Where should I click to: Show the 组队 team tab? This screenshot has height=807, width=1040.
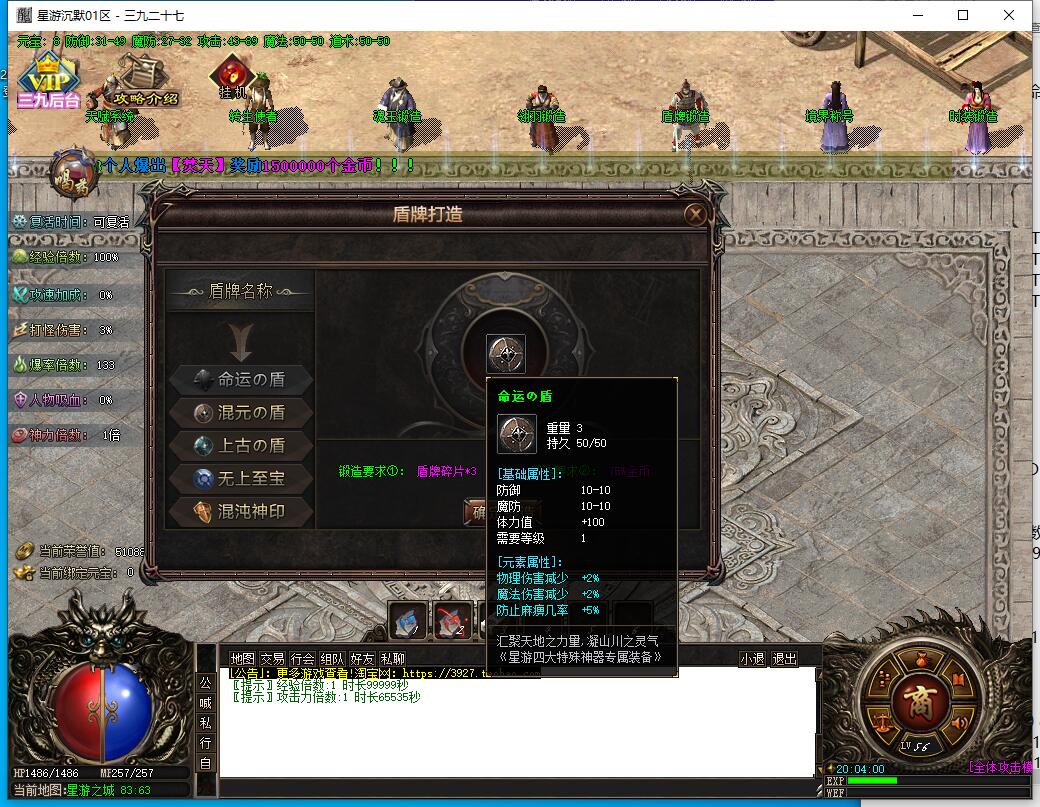(x=332, y=658)
